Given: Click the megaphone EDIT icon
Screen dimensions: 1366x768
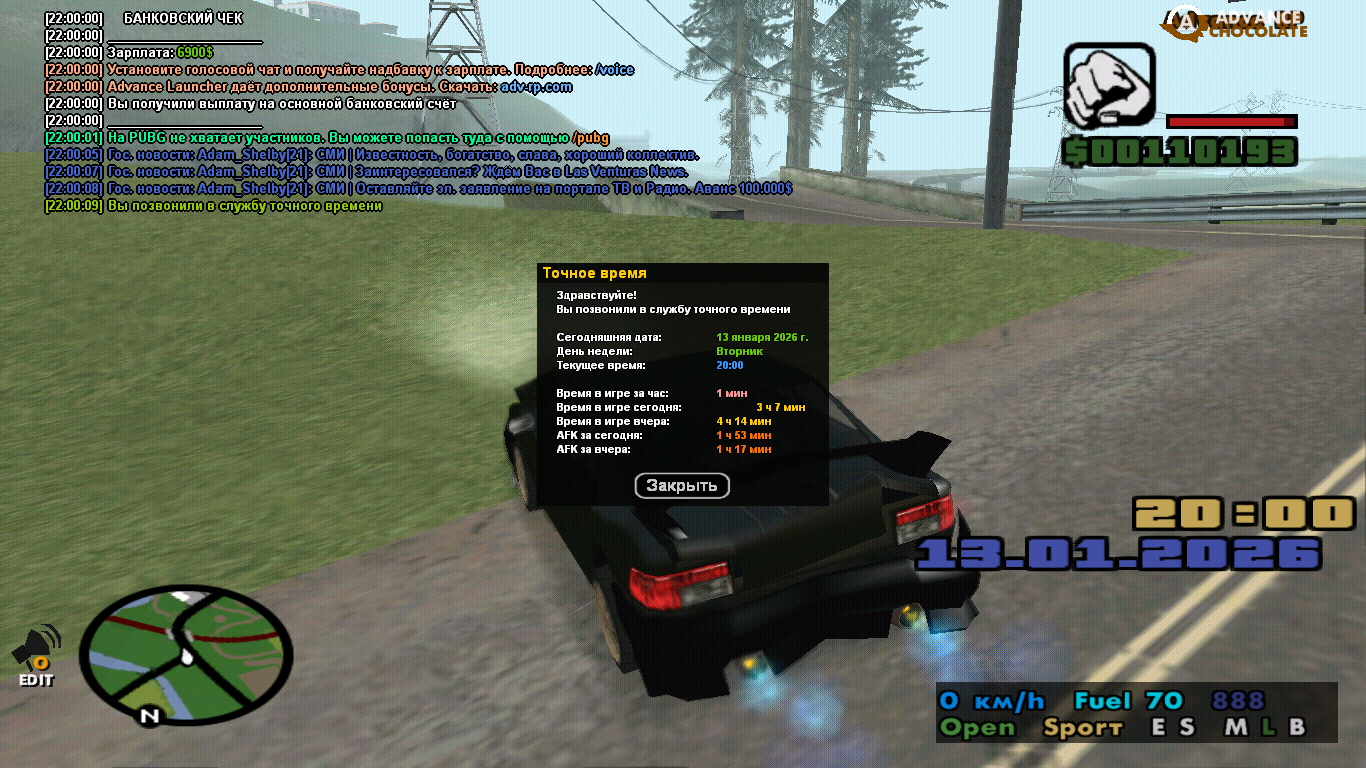Looking at the screenshot, I should pos(37,655).
